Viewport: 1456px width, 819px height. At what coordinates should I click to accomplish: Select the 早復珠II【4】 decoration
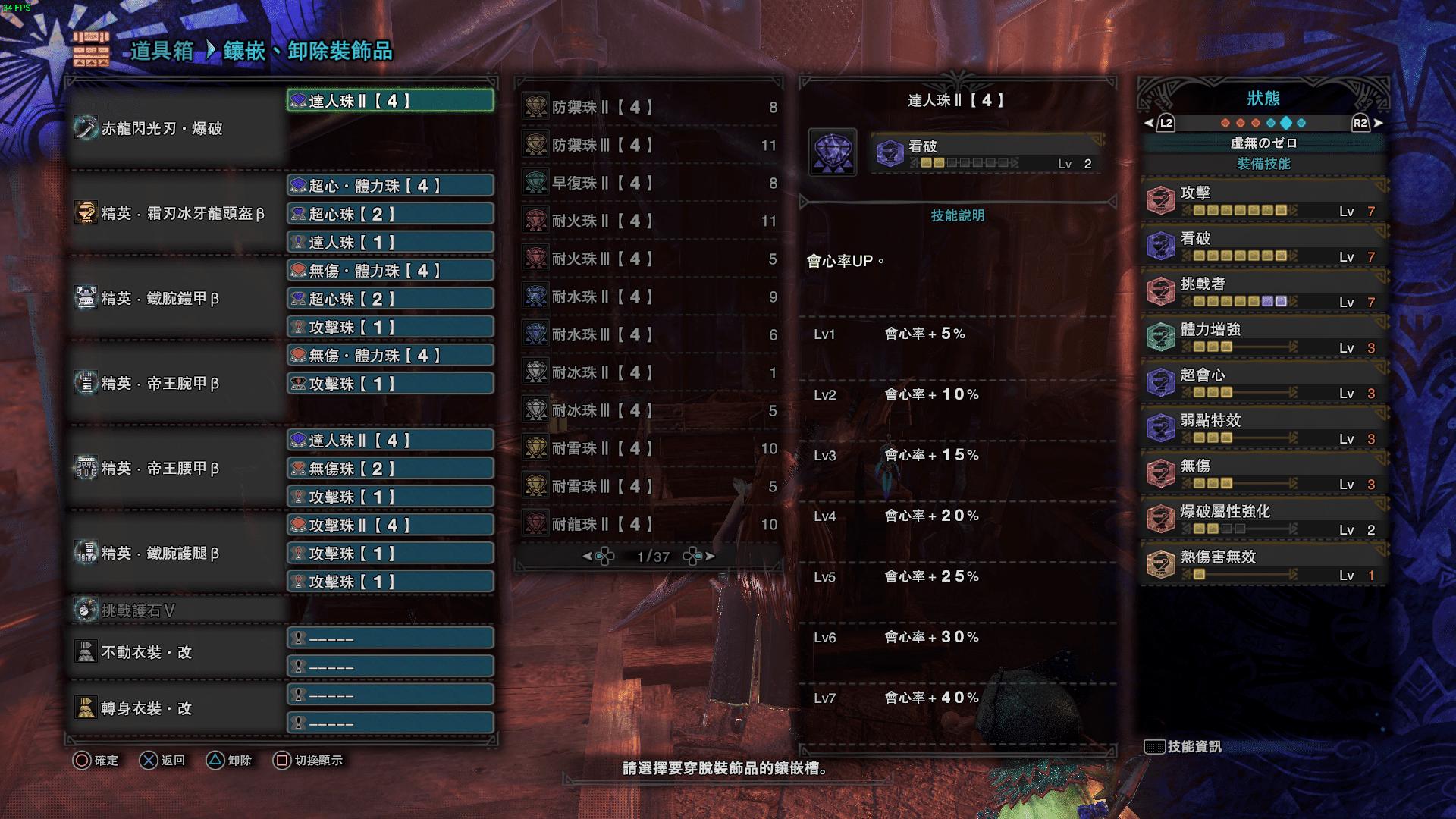pos(649,183)
